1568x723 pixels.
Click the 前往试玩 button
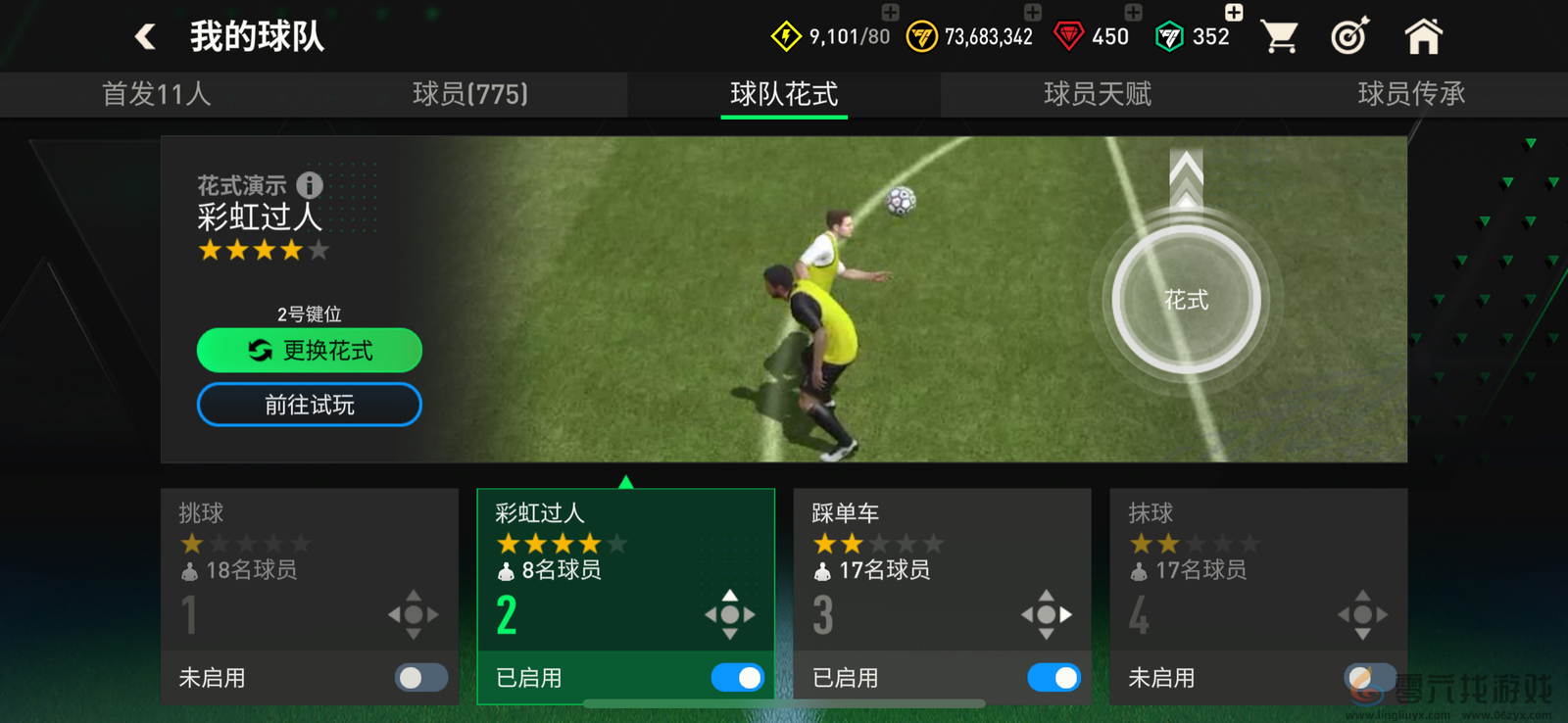pos(309,405)
